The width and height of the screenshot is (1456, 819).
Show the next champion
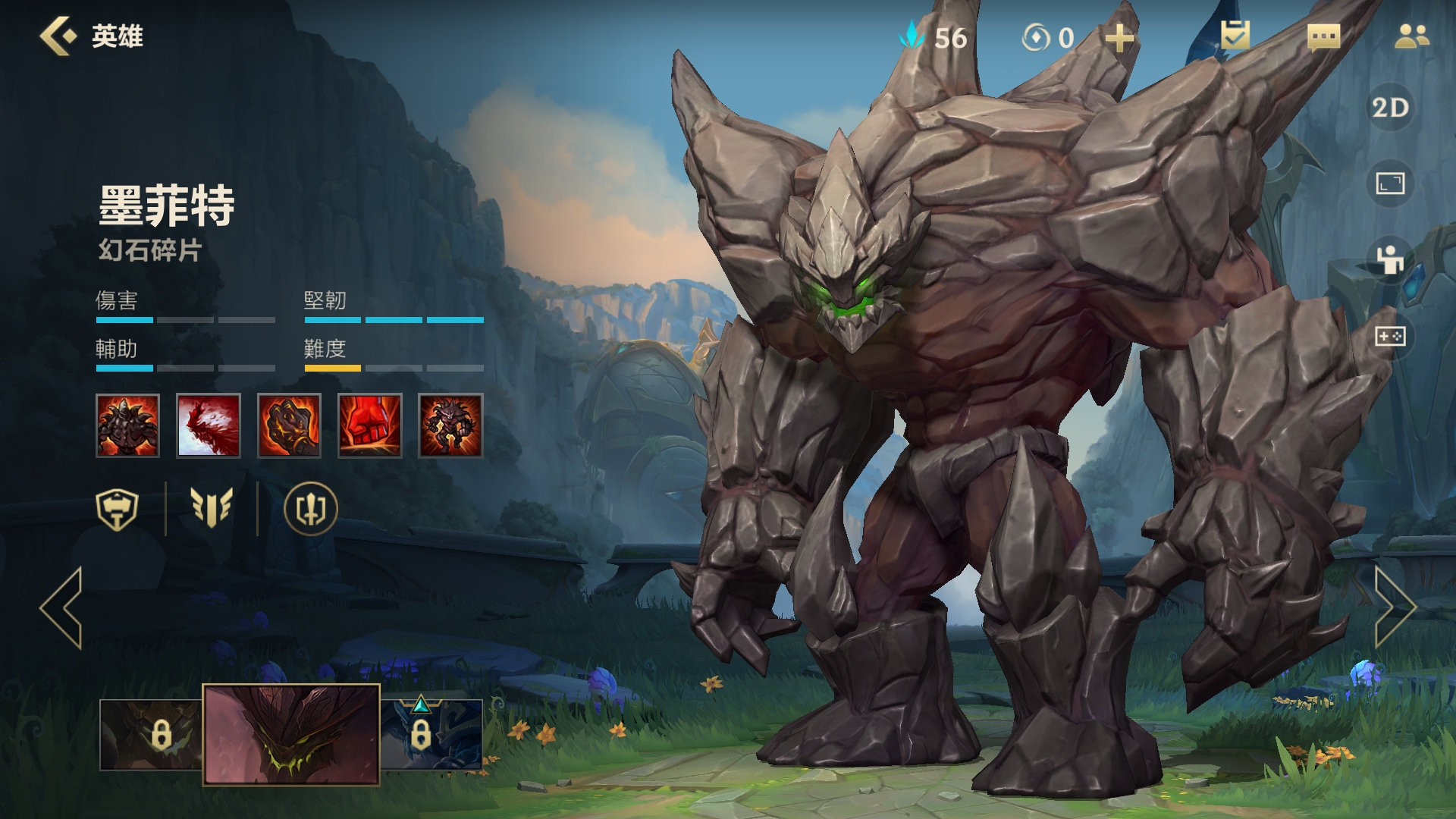tap(1394, 607)
